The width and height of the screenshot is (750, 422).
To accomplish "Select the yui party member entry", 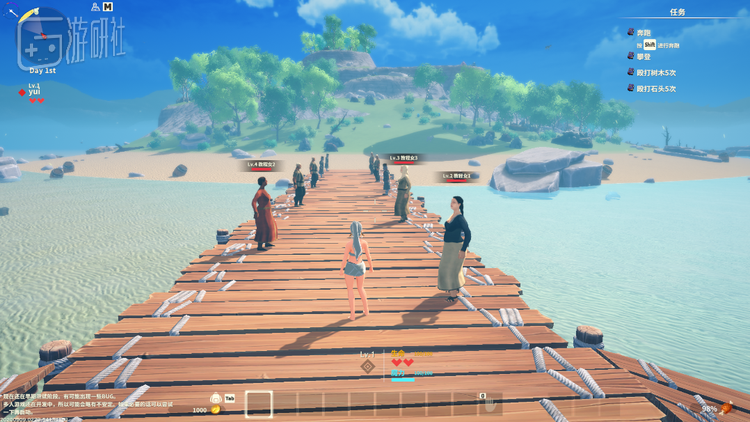I will click(33, 92).
